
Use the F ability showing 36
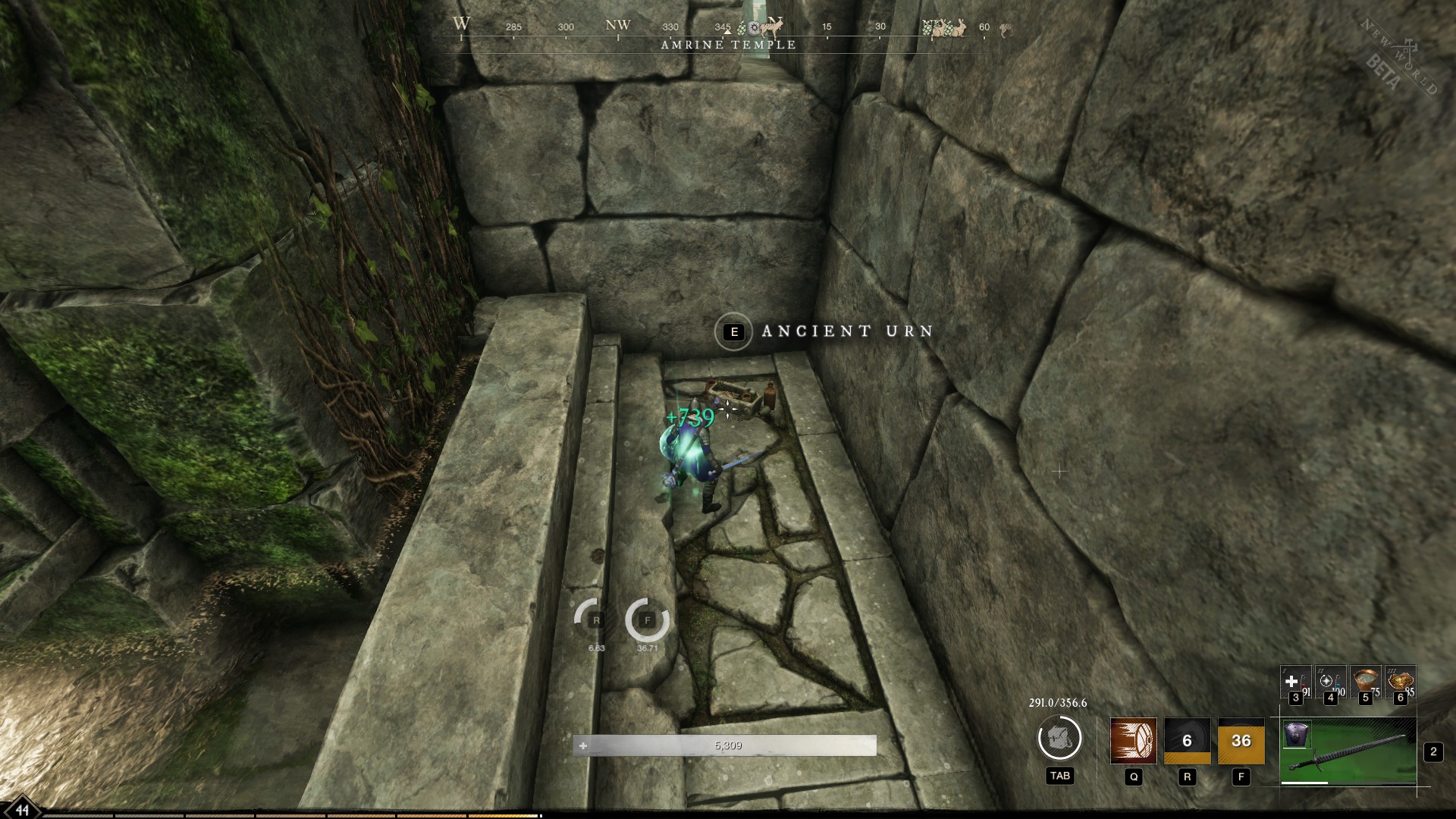tap(1241, 740)
